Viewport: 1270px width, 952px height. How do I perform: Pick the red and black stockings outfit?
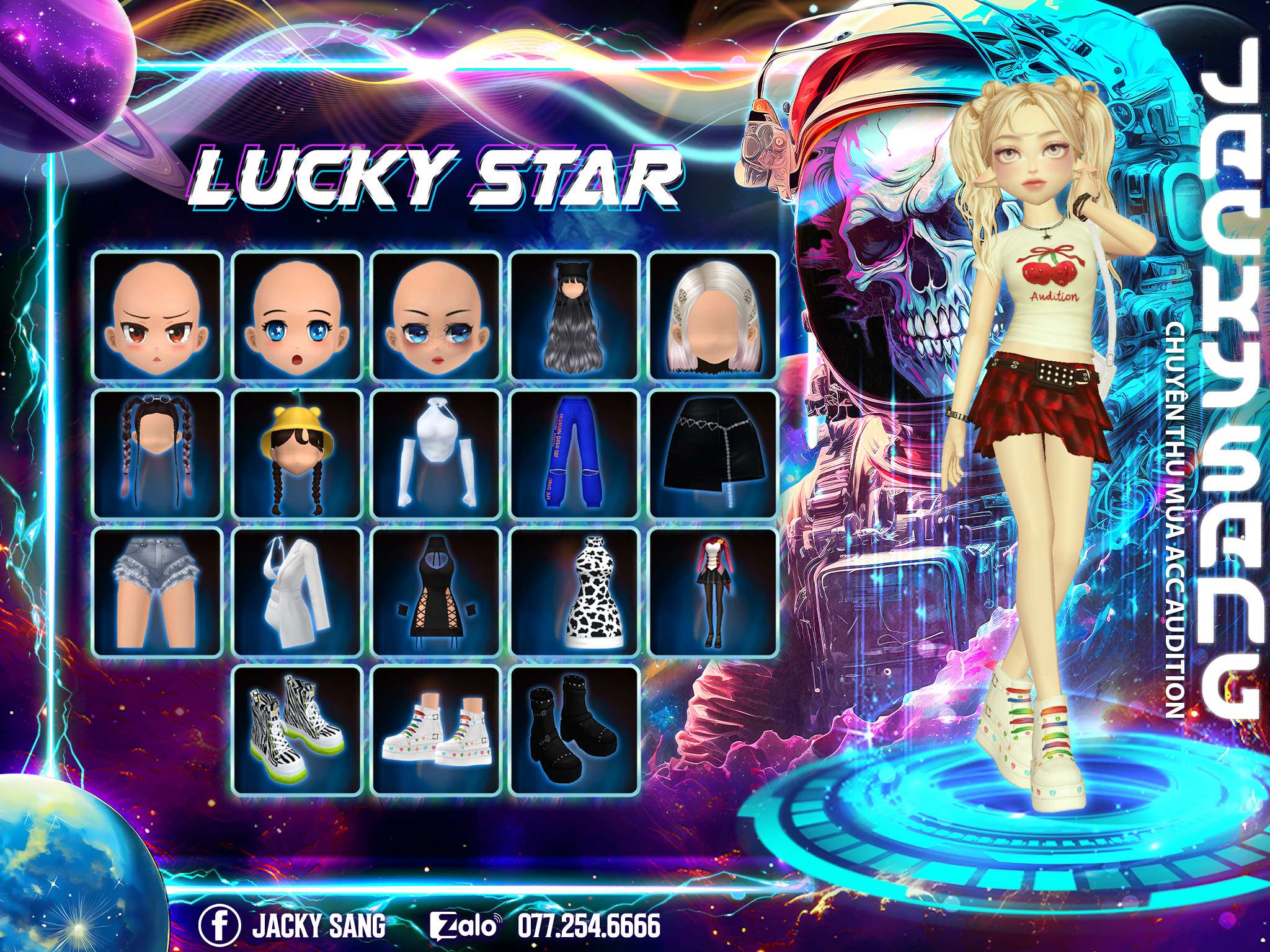713,593
